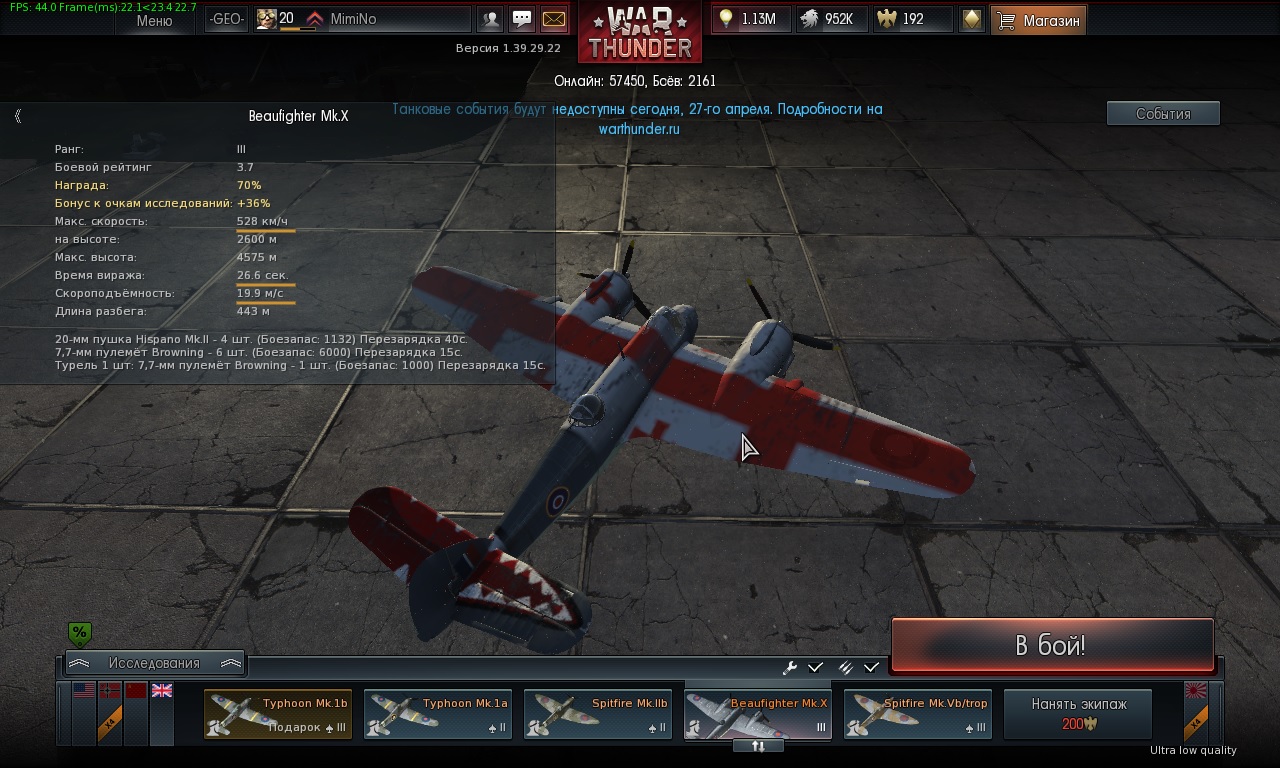Viewport: 1280px width, 768px height.
Task: Open the chat speech bubble icon
Action: pos(522,19)
